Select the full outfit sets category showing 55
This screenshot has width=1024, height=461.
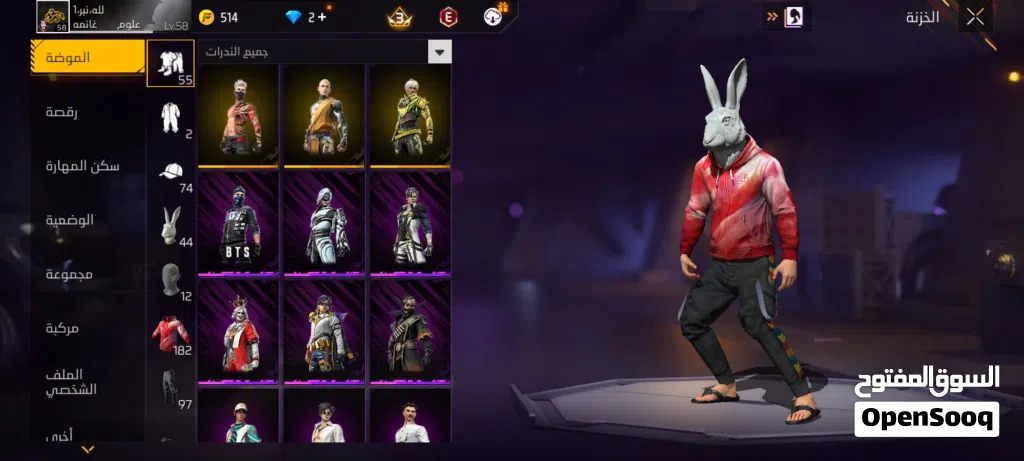170,63
